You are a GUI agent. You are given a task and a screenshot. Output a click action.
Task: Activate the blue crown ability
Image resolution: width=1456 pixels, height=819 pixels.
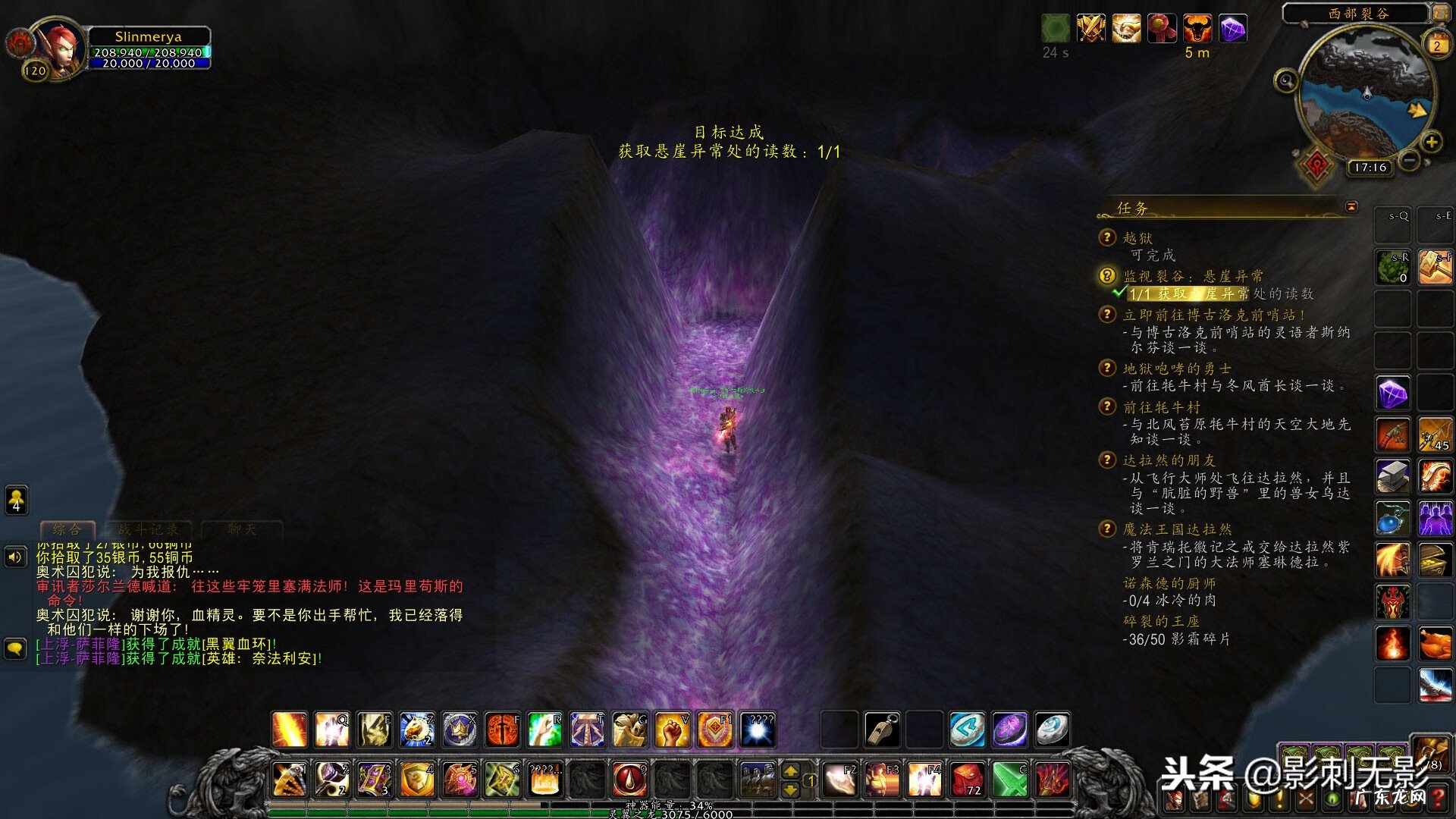click(460, 730)
